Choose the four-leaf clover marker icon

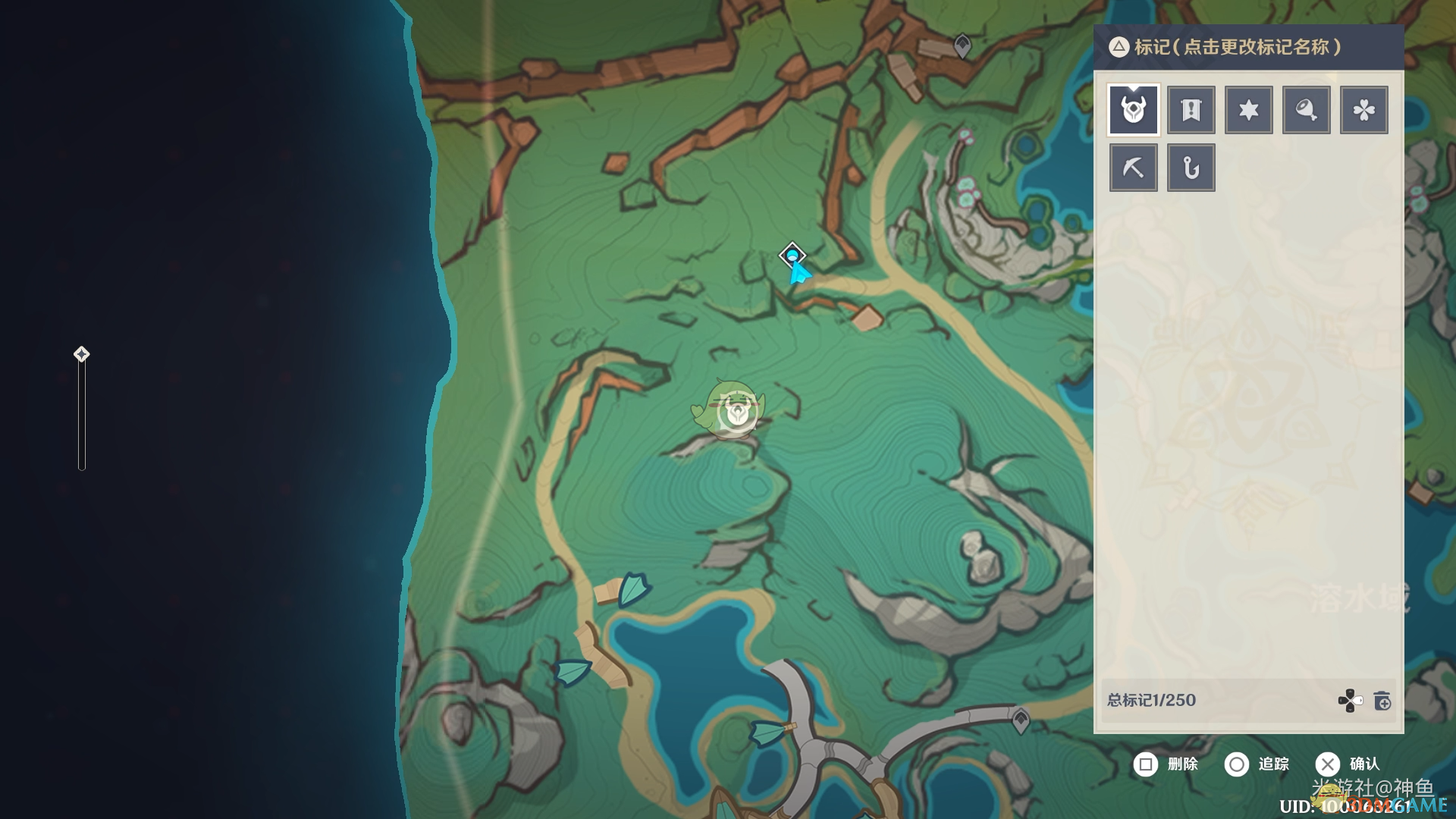[1363, 110]
